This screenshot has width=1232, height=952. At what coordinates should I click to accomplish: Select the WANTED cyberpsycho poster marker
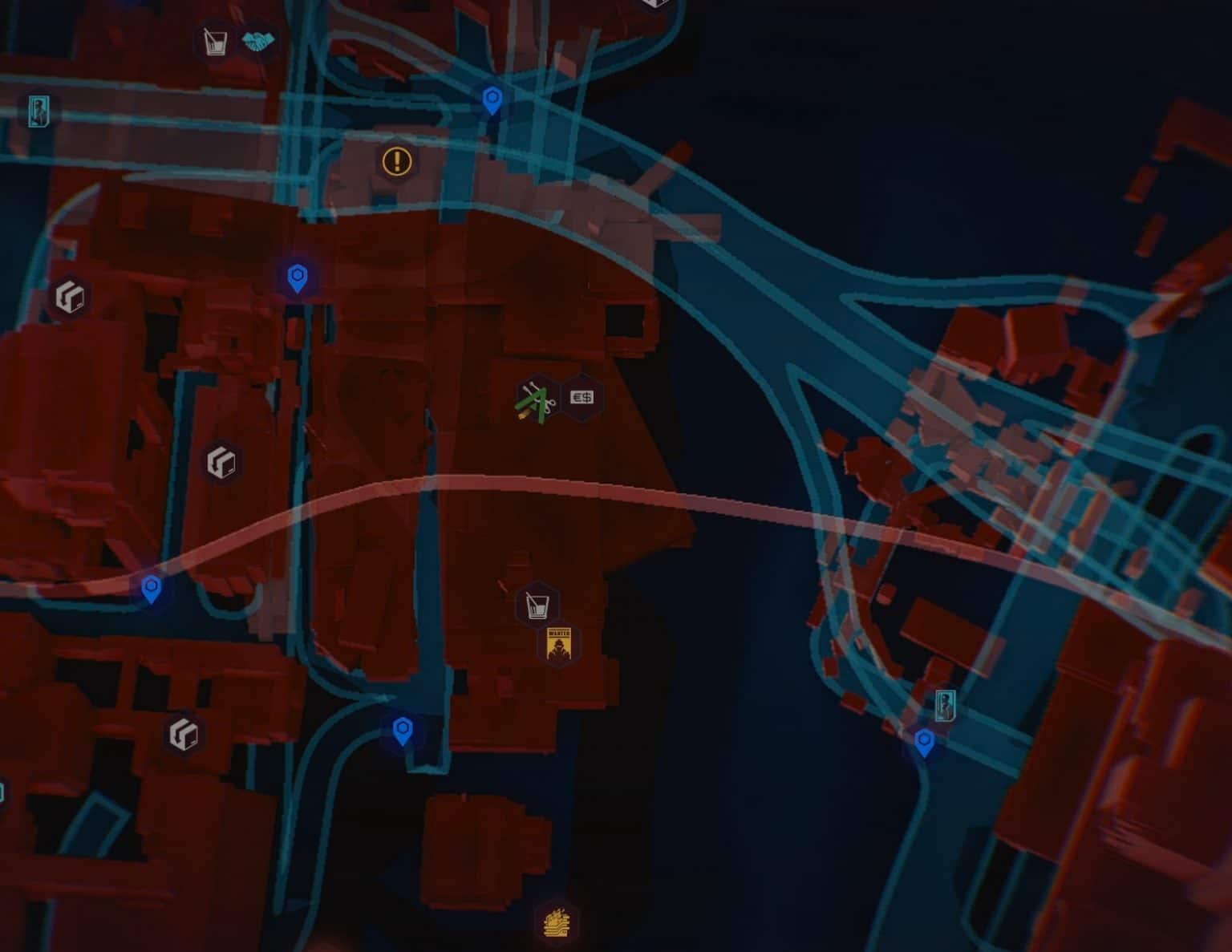[559, 646]
